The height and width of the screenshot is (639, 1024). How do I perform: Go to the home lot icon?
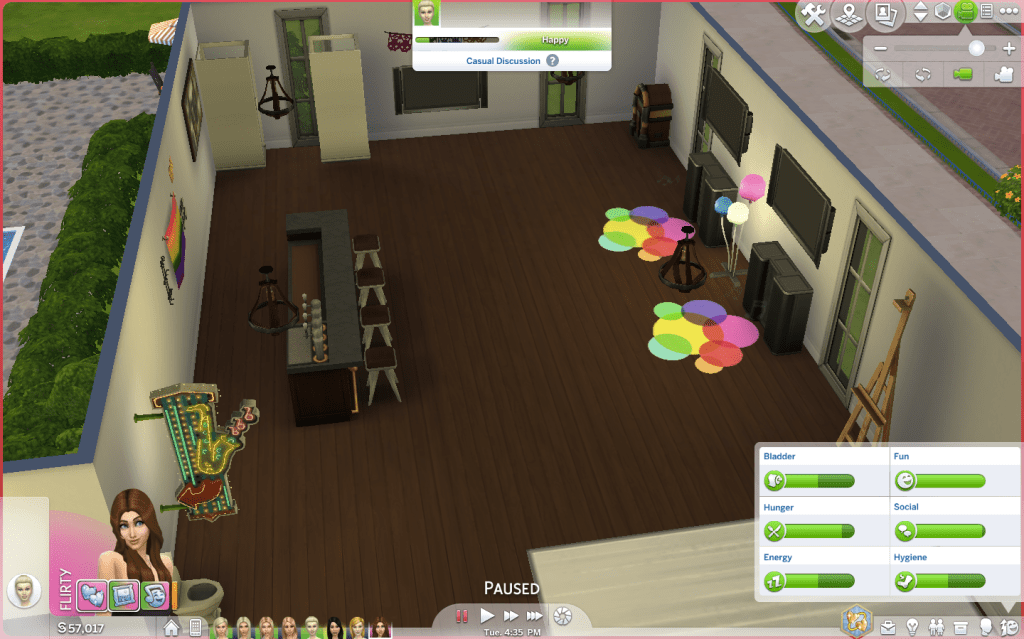172,628
